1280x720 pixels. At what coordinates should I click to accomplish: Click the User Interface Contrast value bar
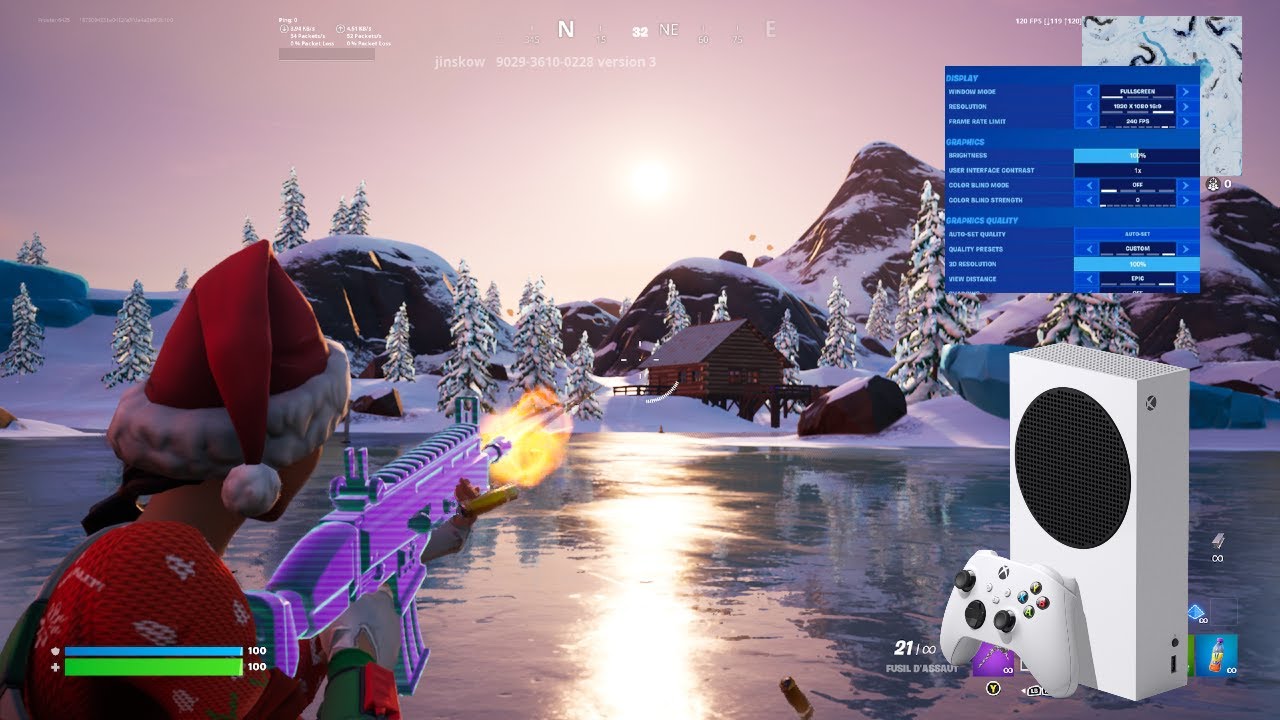[x=1136, y=171]
